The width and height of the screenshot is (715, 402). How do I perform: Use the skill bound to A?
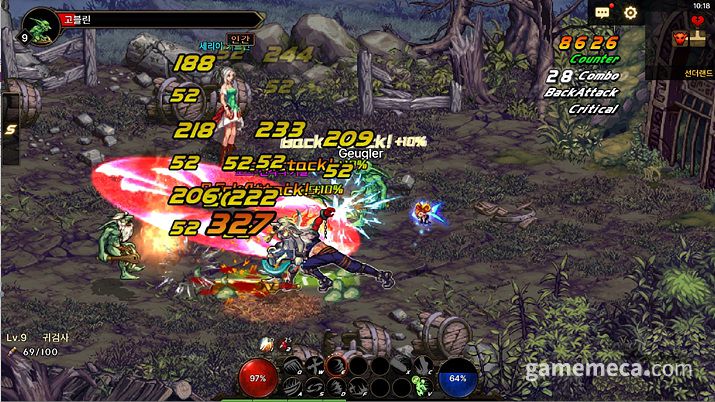[292, 386]
